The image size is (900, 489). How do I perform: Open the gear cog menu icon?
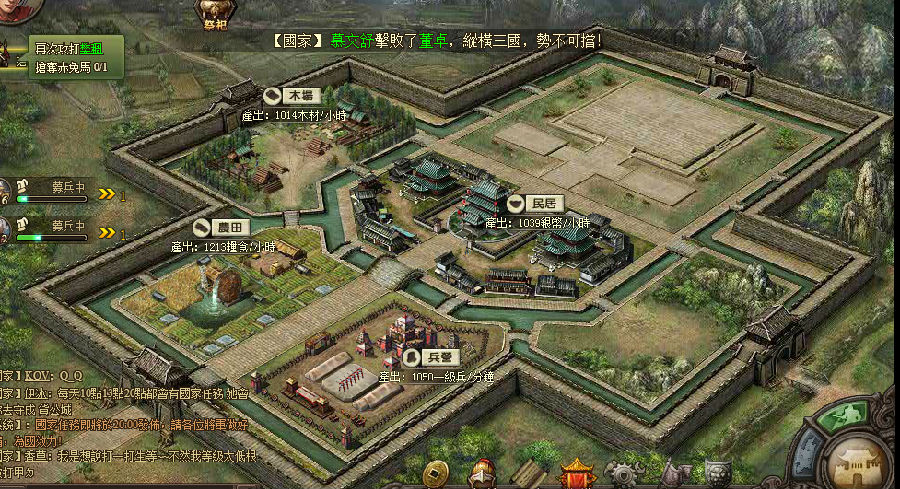(625, 475)
